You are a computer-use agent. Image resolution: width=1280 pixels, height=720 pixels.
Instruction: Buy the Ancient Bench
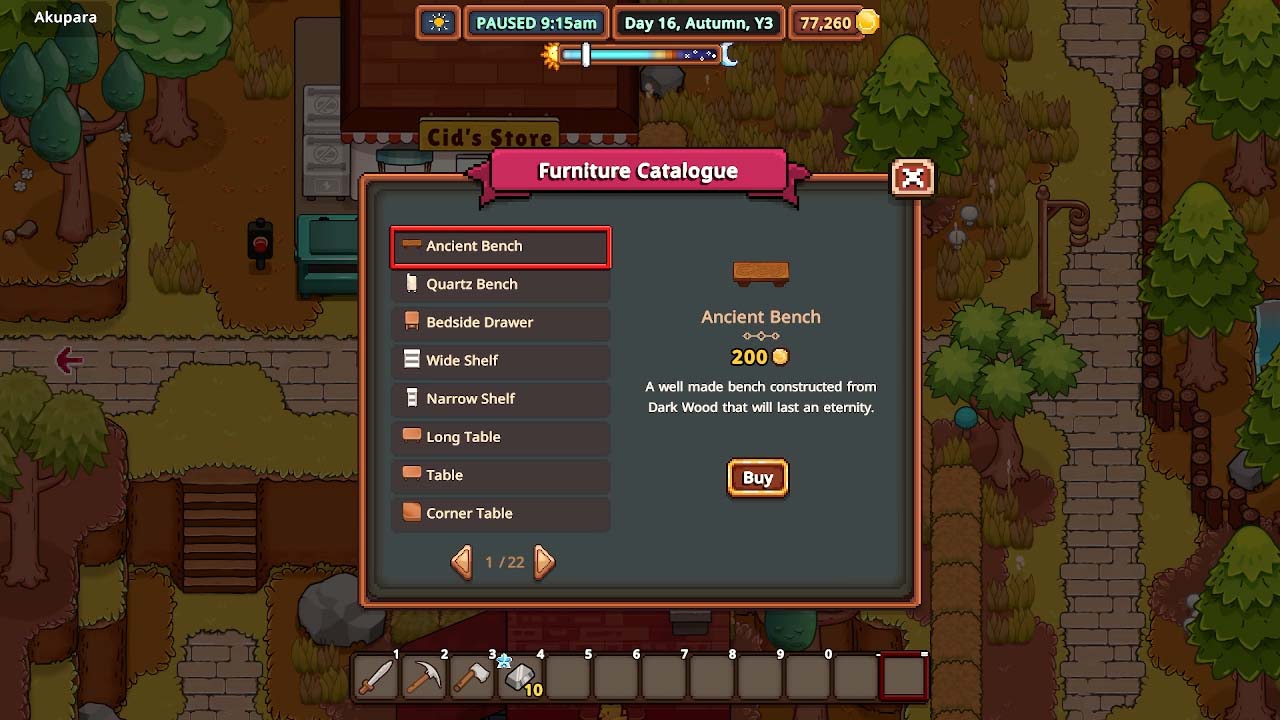(x=757, y=478)
